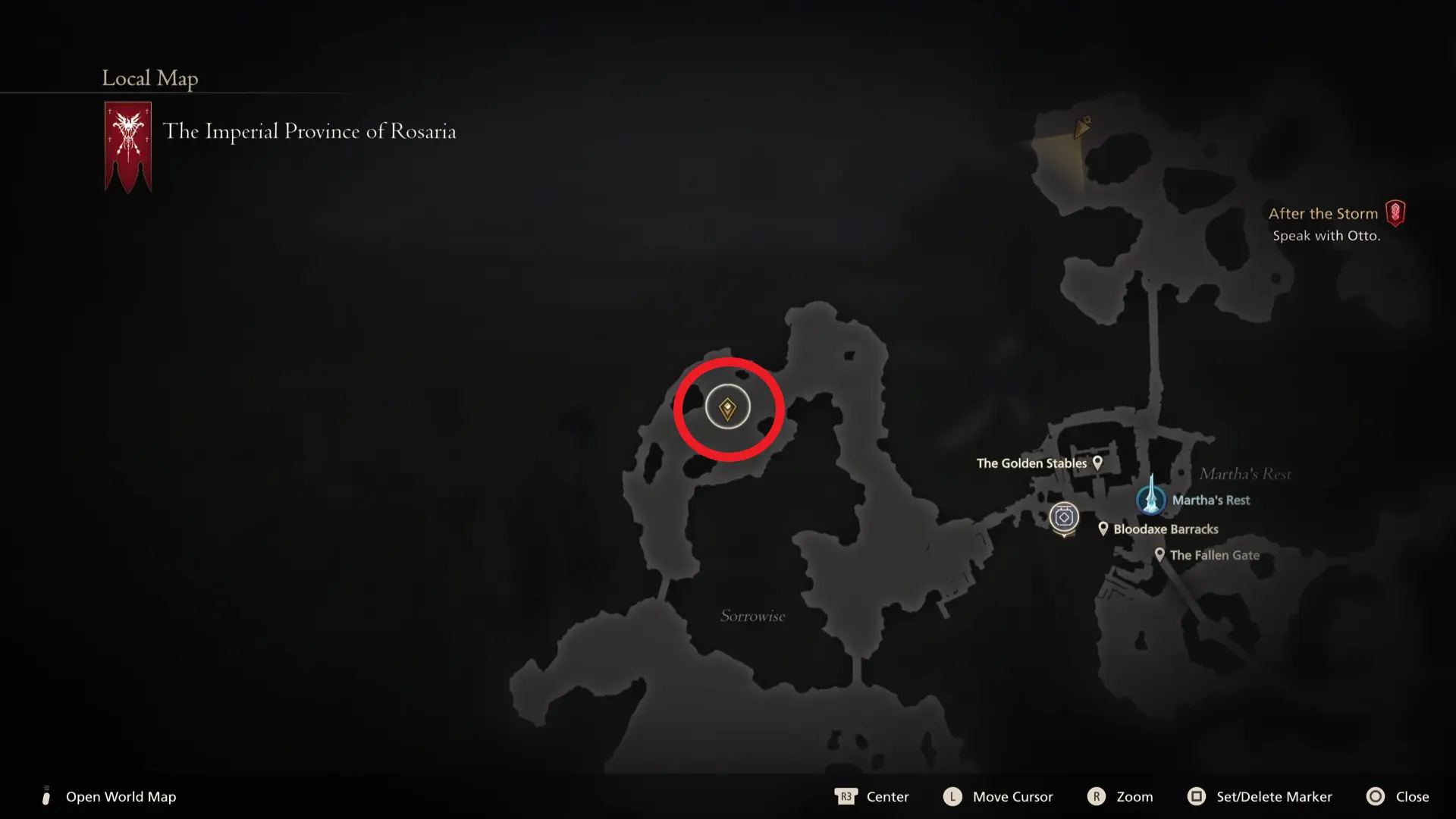1456x819 pixels.
Task: Activate the Move Cursor control
Action: click(x=951, y=797)
